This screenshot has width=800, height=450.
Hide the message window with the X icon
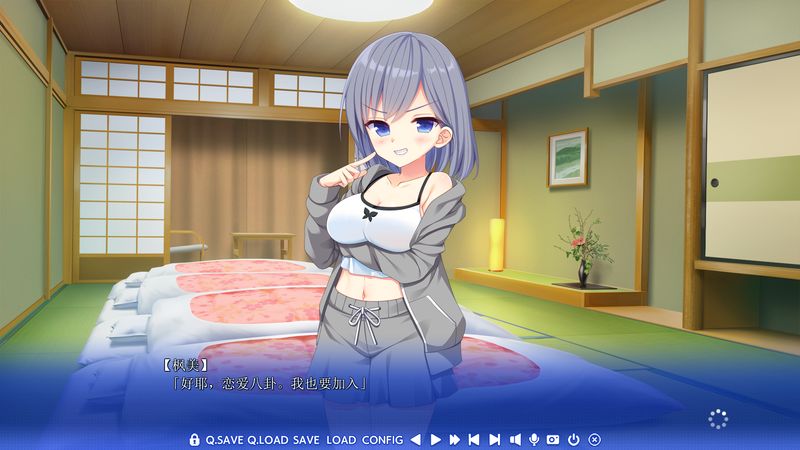pyautogui.click(x=594, y=439)
